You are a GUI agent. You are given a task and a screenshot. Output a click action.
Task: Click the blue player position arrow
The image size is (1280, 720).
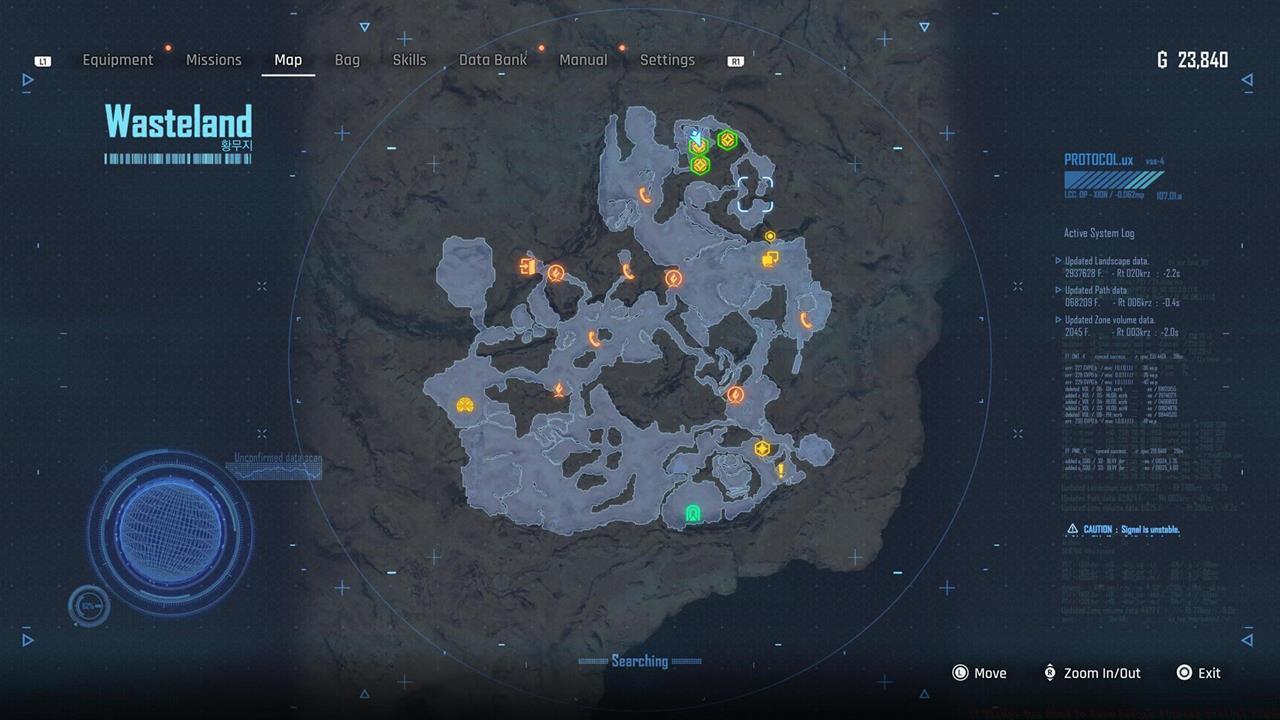click(696, 136)
